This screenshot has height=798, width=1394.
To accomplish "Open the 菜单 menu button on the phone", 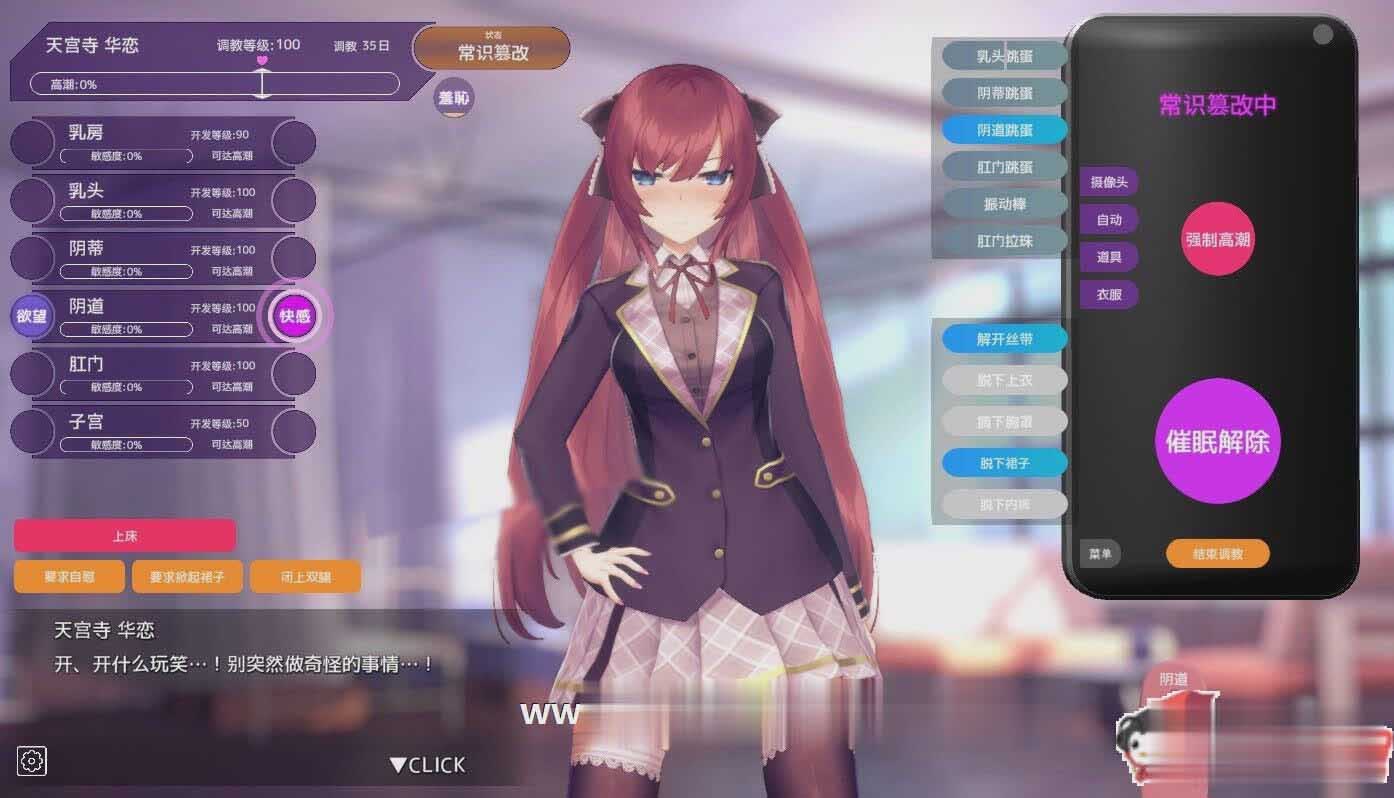I will [1100, 554].
